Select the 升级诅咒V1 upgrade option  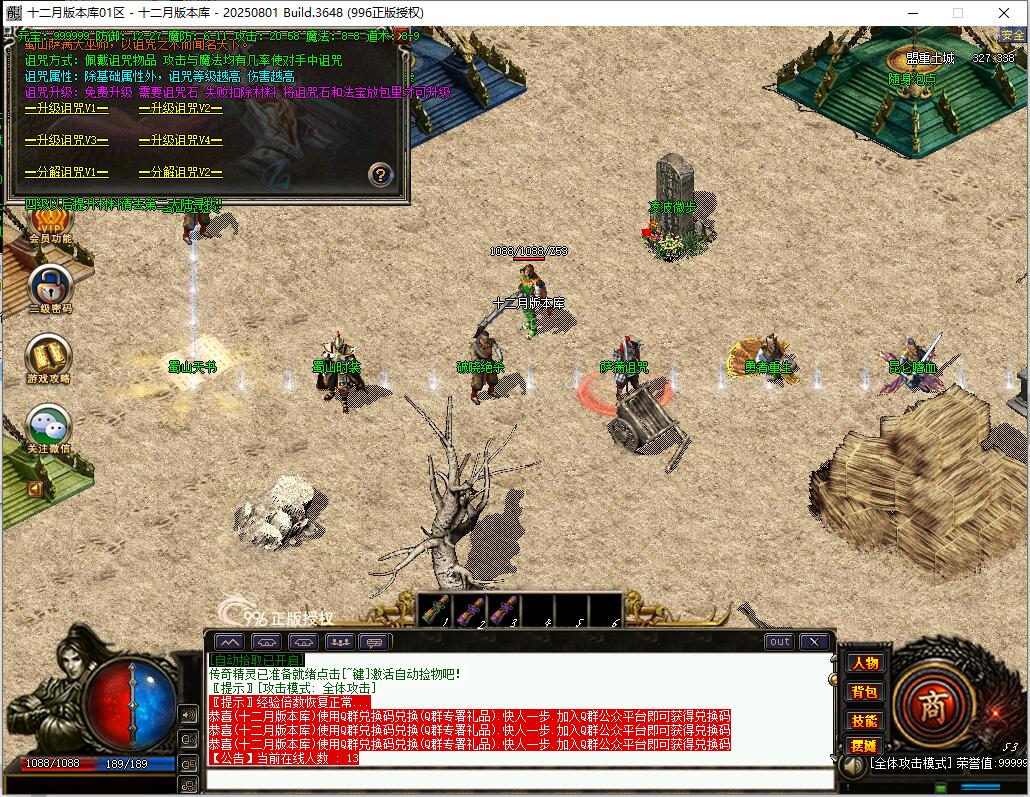click(67, 108)
